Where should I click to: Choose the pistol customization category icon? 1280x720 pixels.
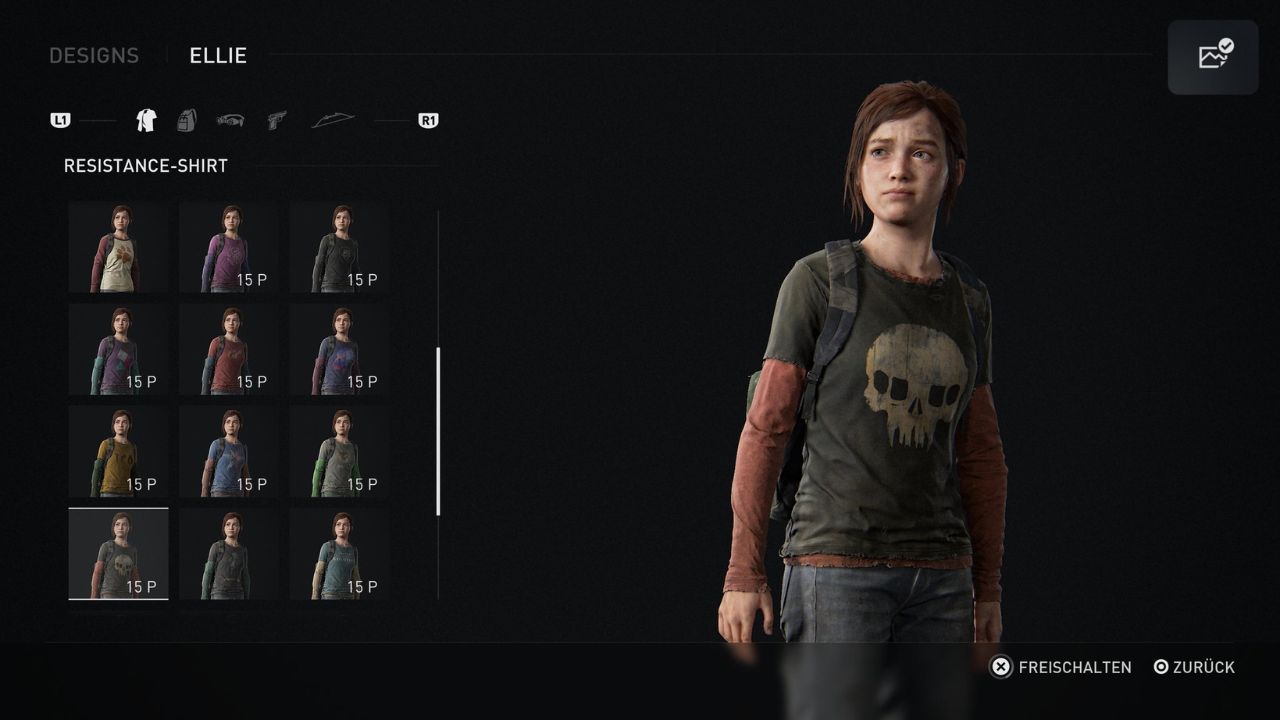pos(276,119)
